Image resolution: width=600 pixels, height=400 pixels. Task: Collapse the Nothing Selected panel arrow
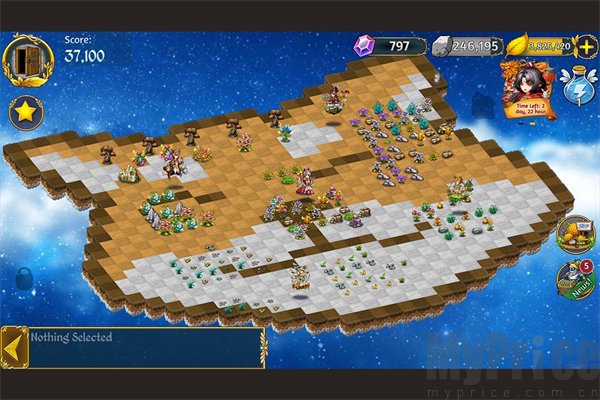coord(13,347)
